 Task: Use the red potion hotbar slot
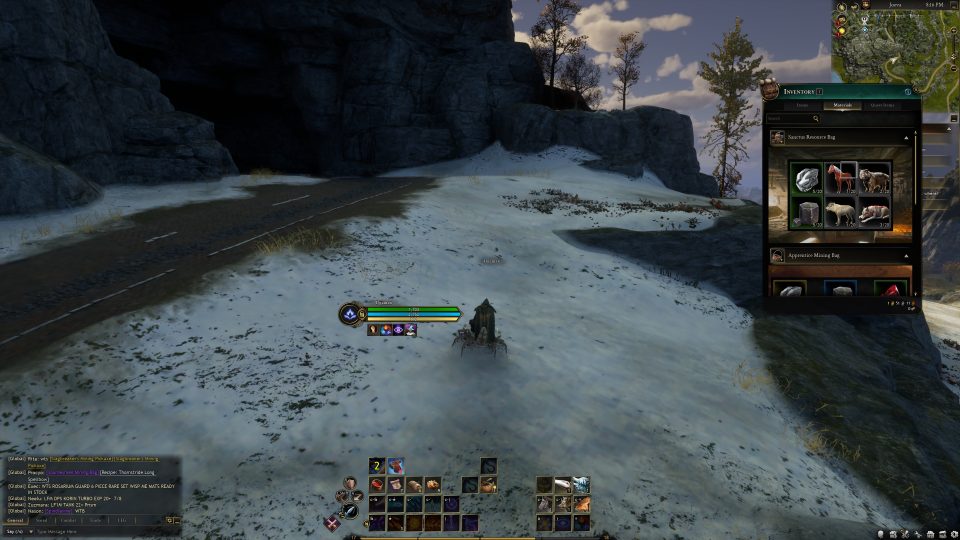coord(396,466)
